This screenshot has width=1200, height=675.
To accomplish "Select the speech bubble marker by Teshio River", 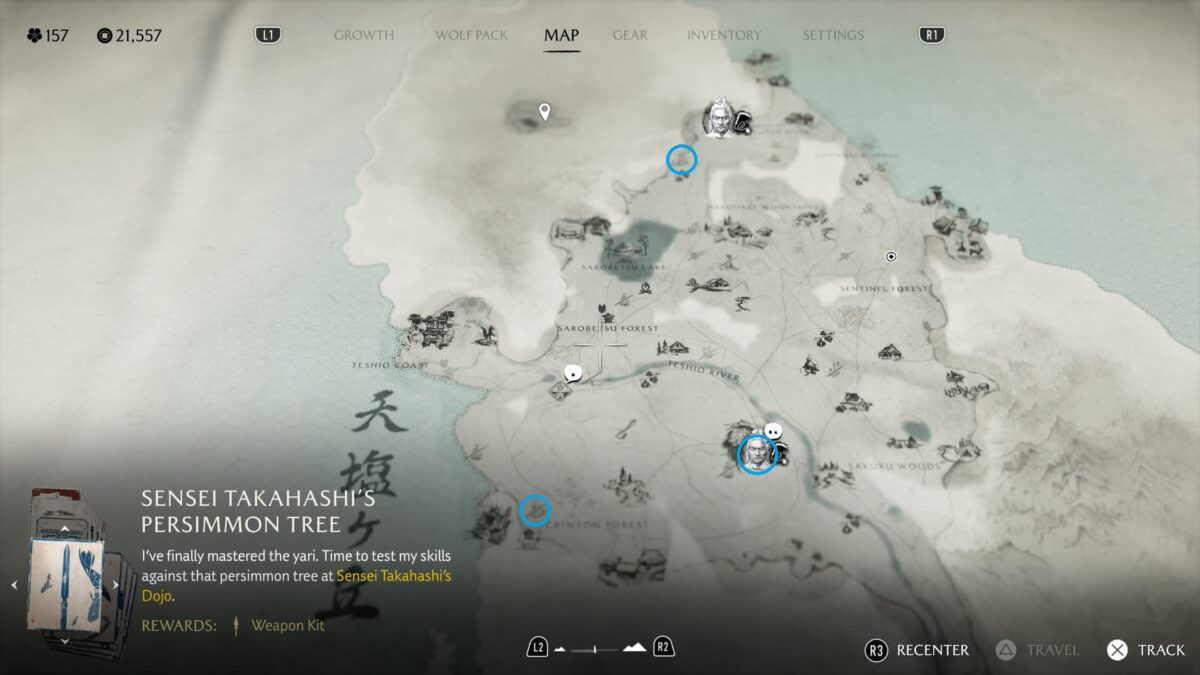I will click(573, 374).
